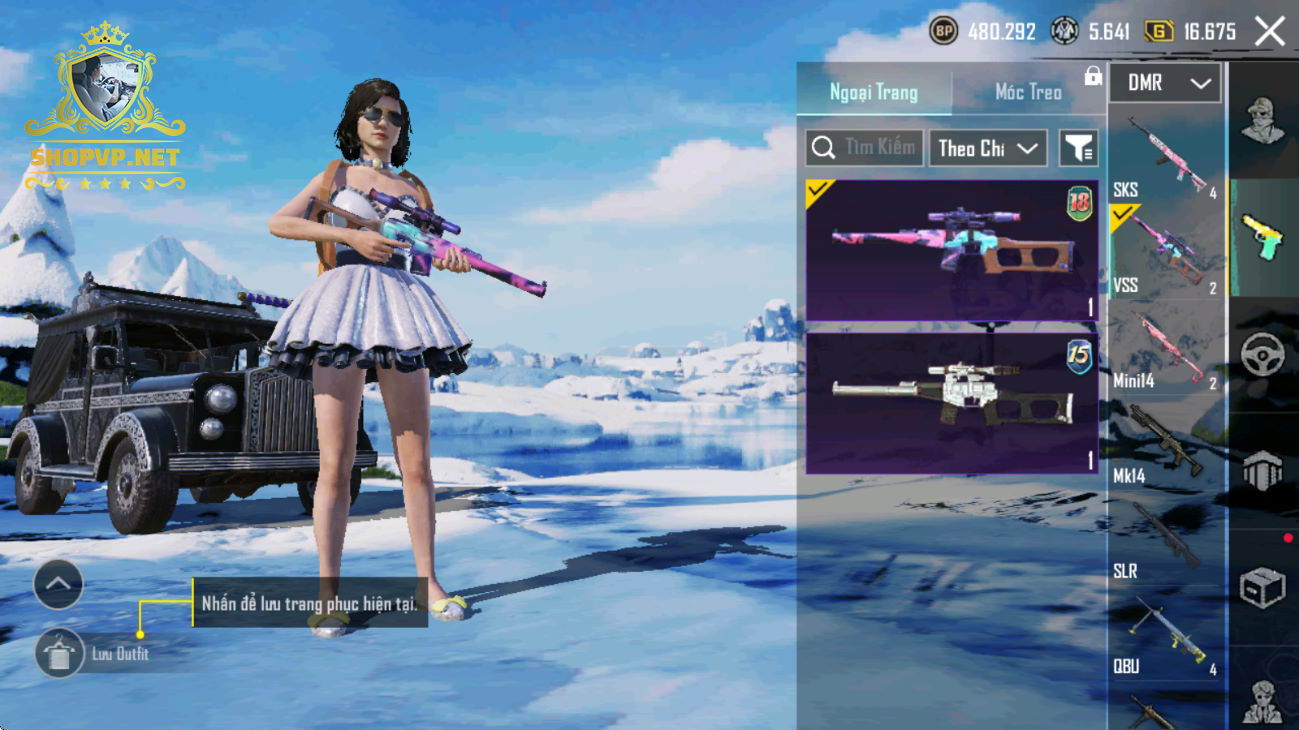Open the DMR weapon type dropdown

[1165, 84]
